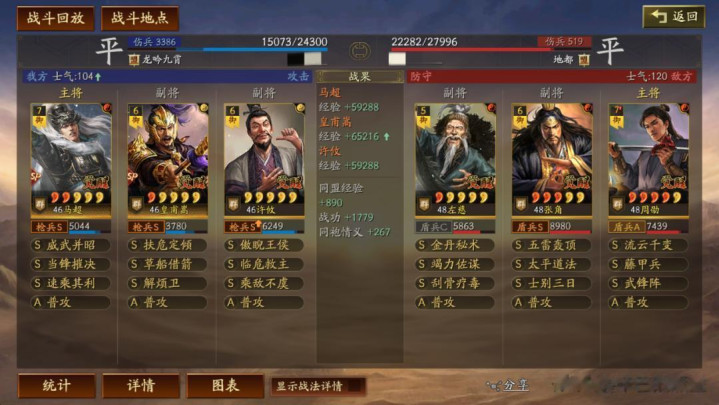Show the 详情 battle details

pyautogui.click(x=140, y=385)
